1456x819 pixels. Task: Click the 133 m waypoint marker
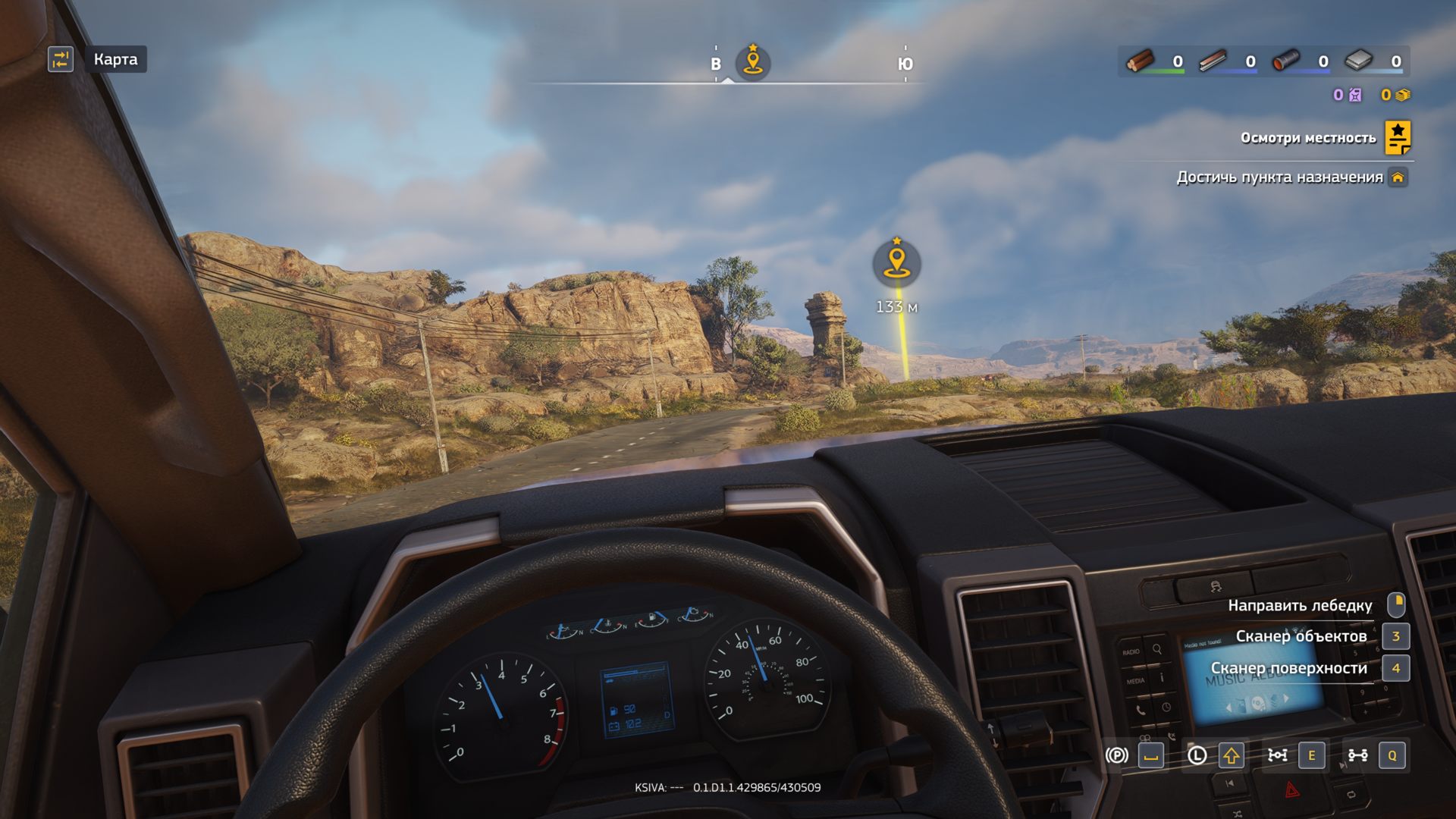[896, 263]
